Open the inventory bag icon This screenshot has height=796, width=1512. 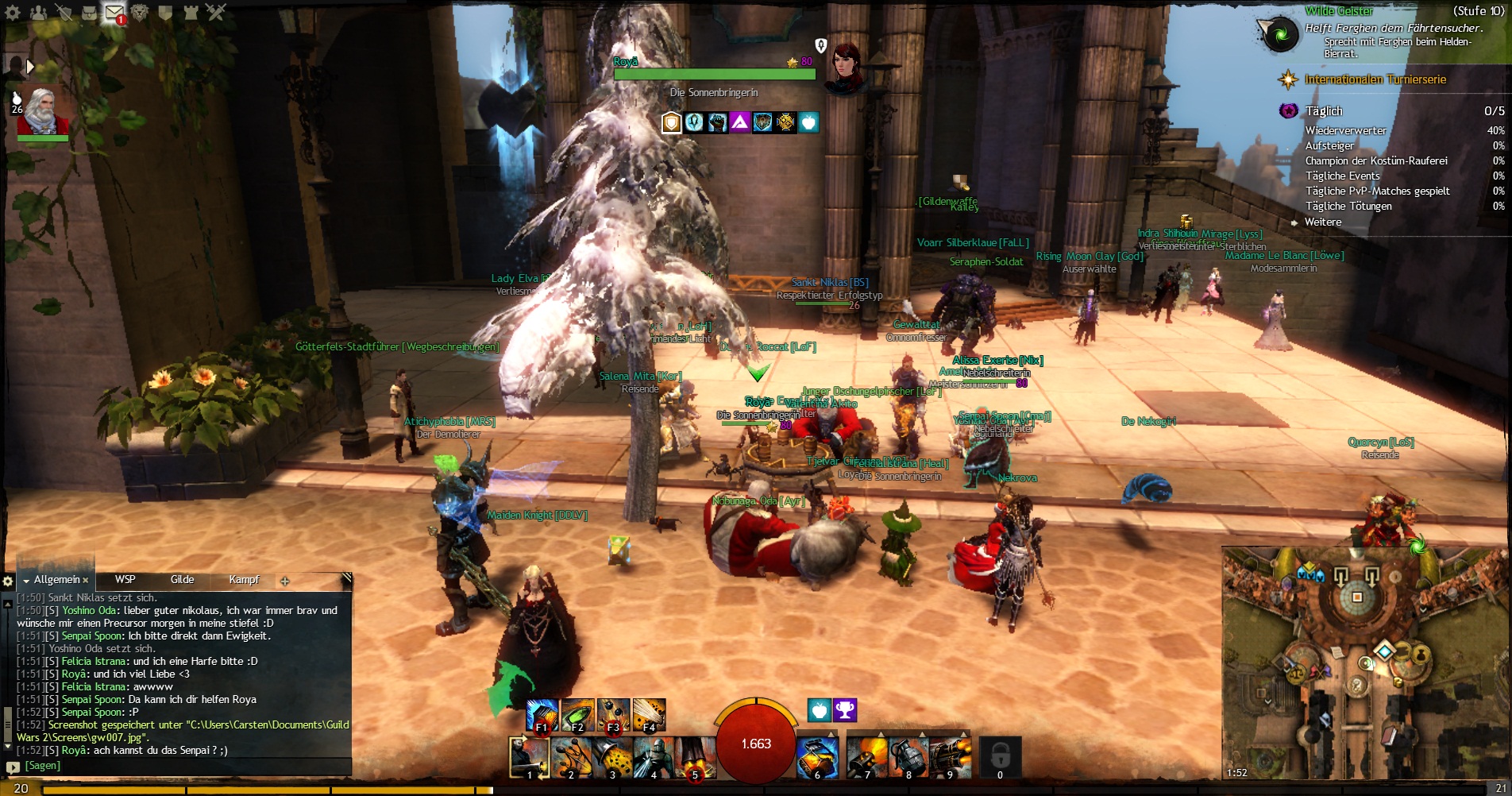tap(89, 13)
